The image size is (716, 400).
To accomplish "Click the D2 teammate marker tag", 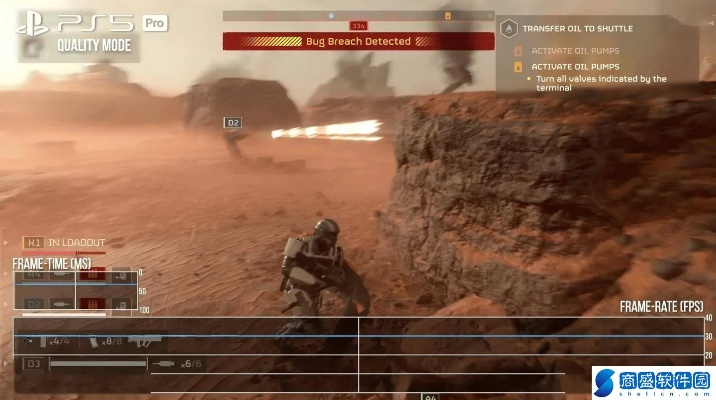I will [x=233, y=123].
